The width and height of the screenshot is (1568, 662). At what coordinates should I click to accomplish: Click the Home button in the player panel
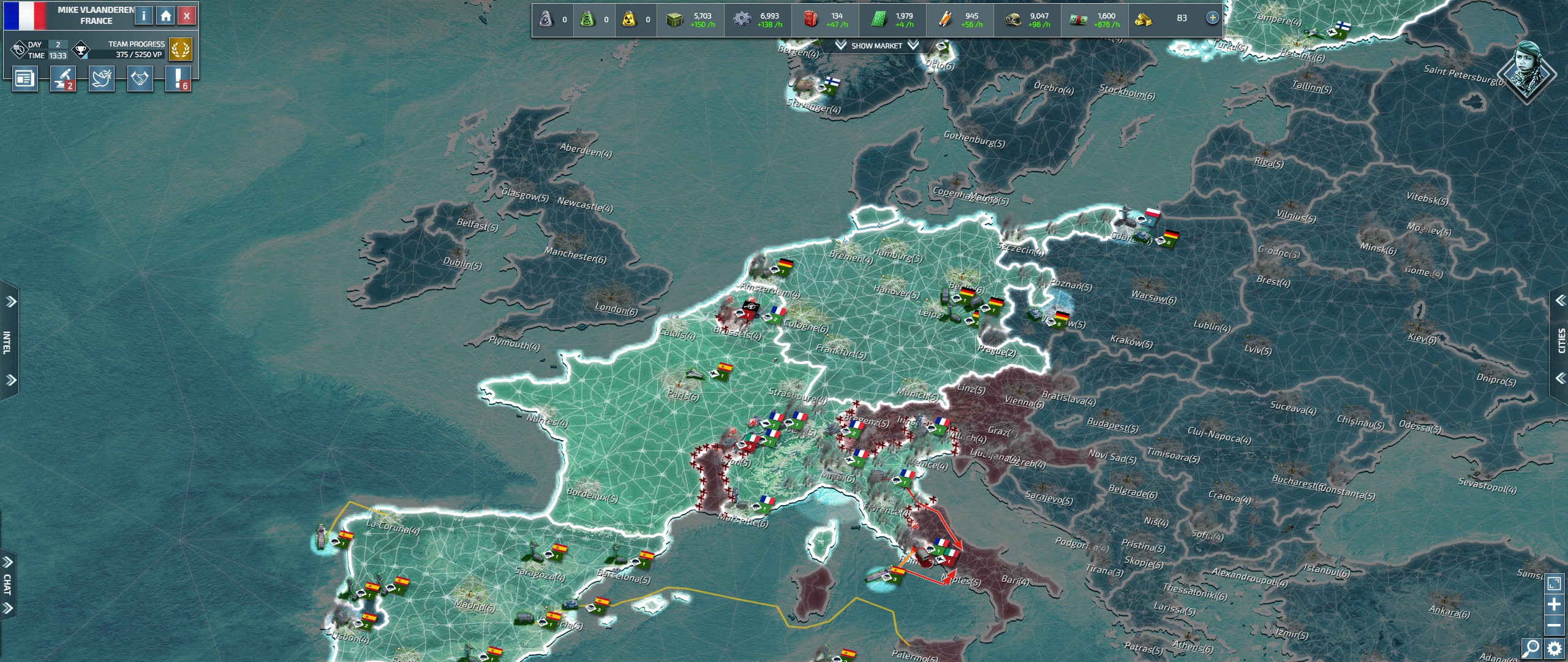click(166, 15)
